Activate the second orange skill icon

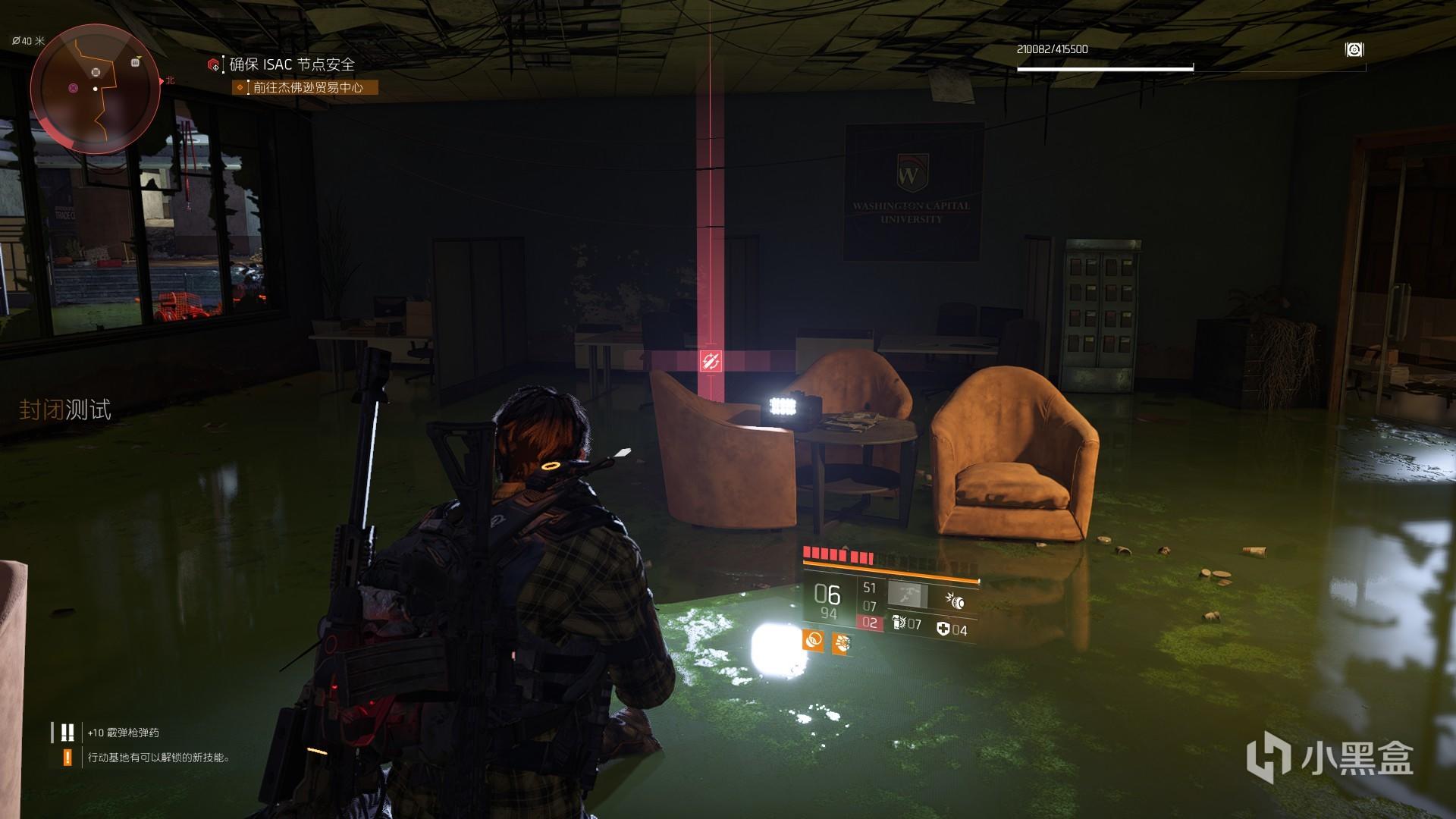point(840,645)
